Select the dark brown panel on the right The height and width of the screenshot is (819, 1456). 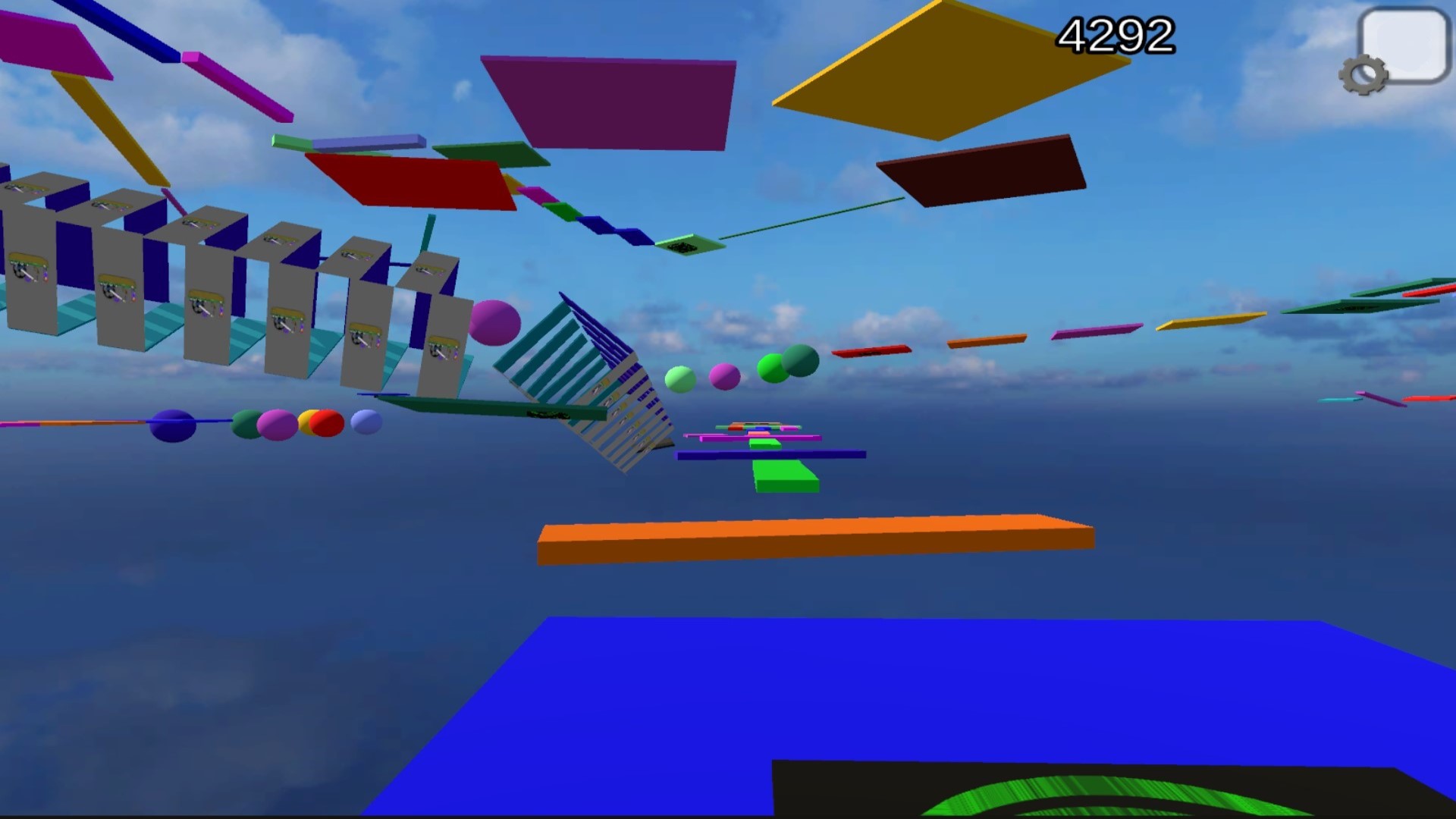[x=982, y=171]
